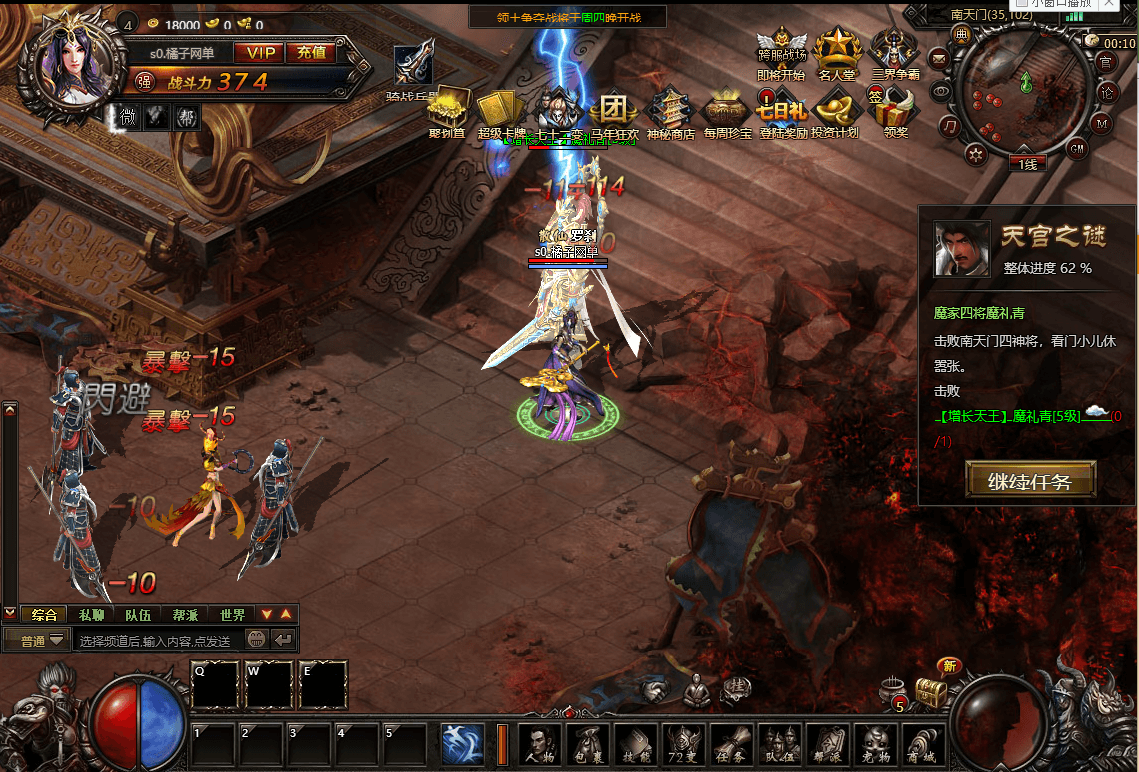Select the 帮派 guild chat tab
Viewport: 1139px width, 772px height.
[185, 614]
